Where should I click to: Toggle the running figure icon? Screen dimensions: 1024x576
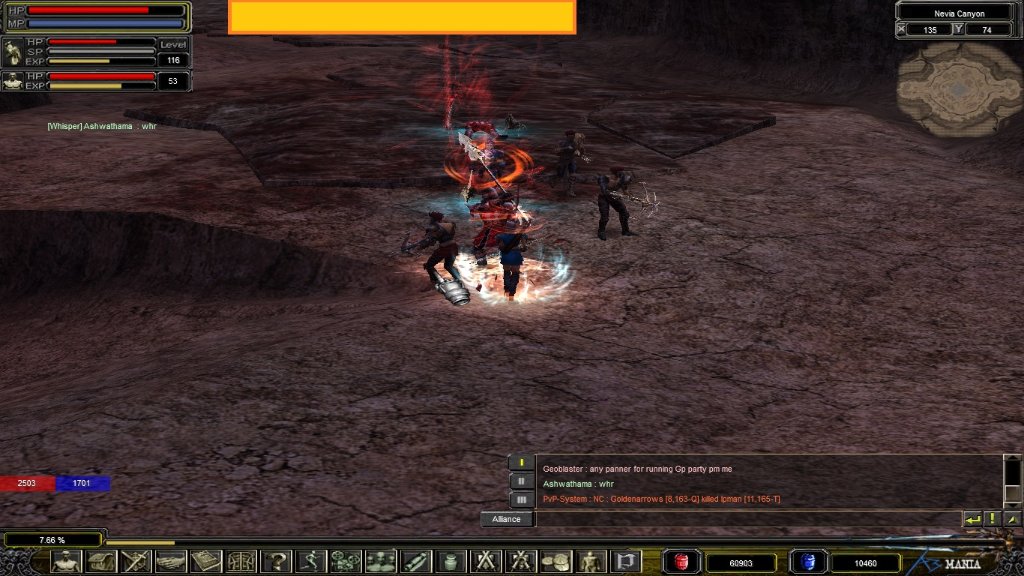(310, 561)
